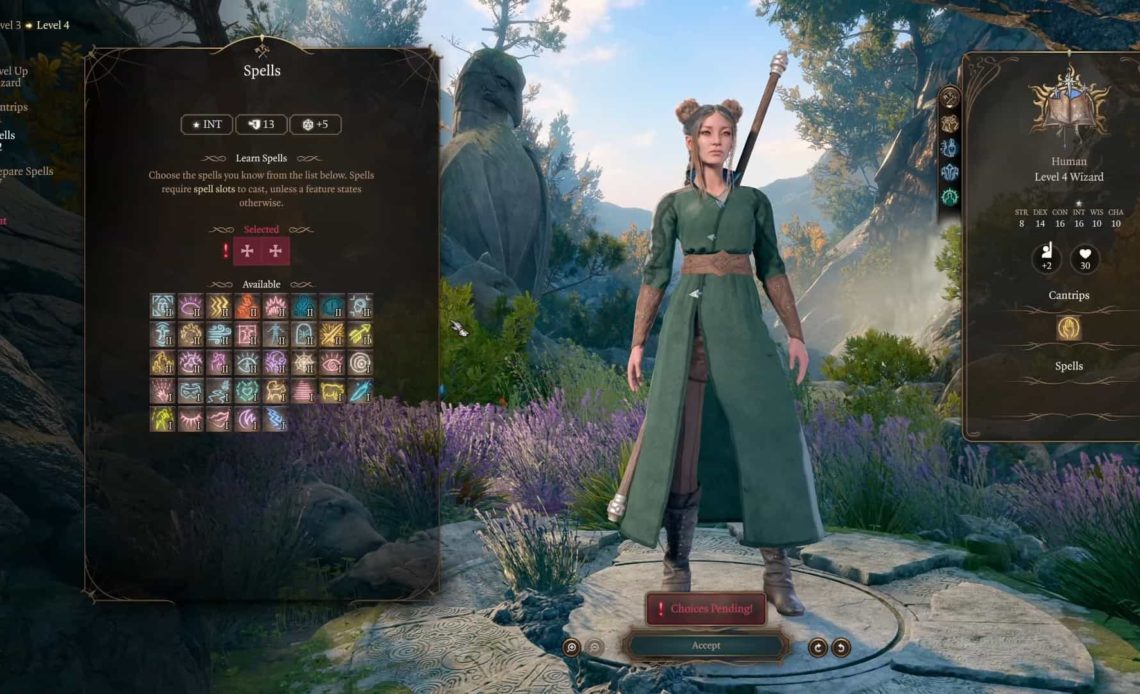This screenshot has width=1140, height=694.
Task: Click the Choices Pending warning banner
Action: click(x=706, y=608)
